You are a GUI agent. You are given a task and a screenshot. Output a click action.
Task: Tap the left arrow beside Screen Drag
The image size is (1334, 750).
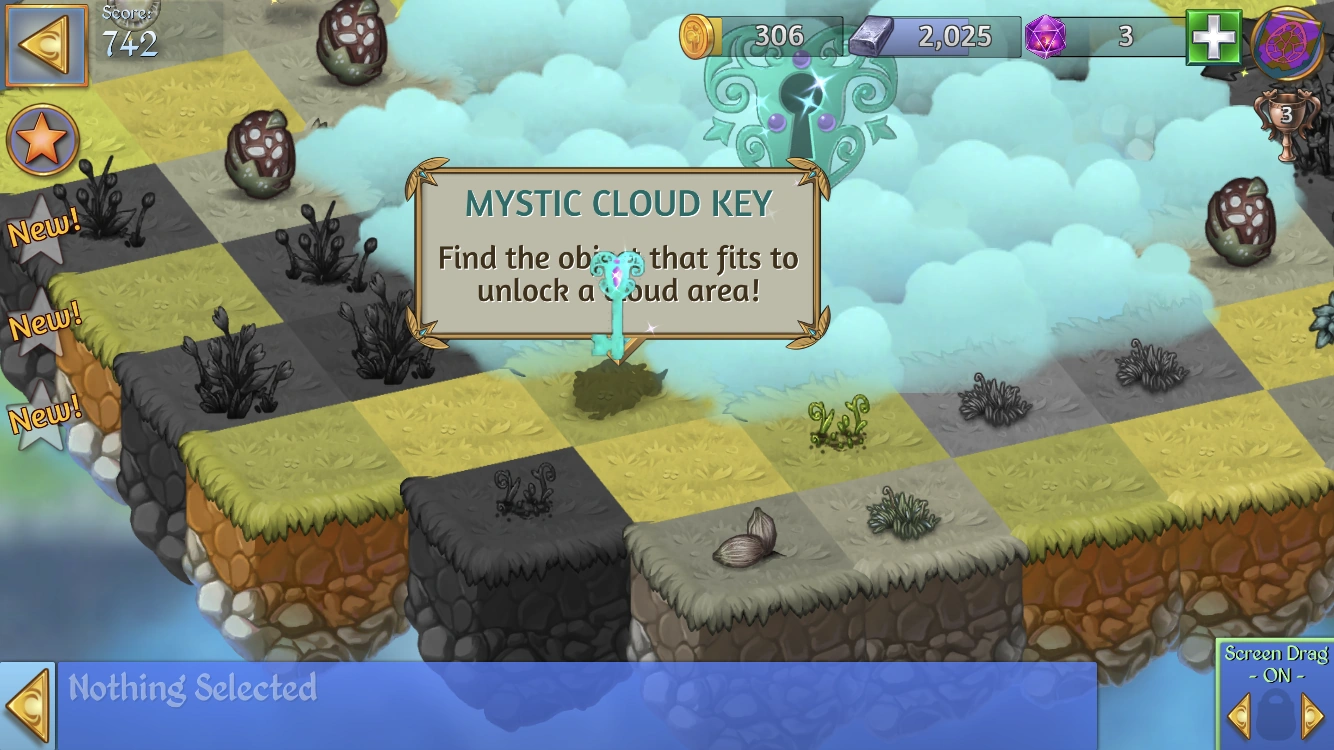[1240, 715]
